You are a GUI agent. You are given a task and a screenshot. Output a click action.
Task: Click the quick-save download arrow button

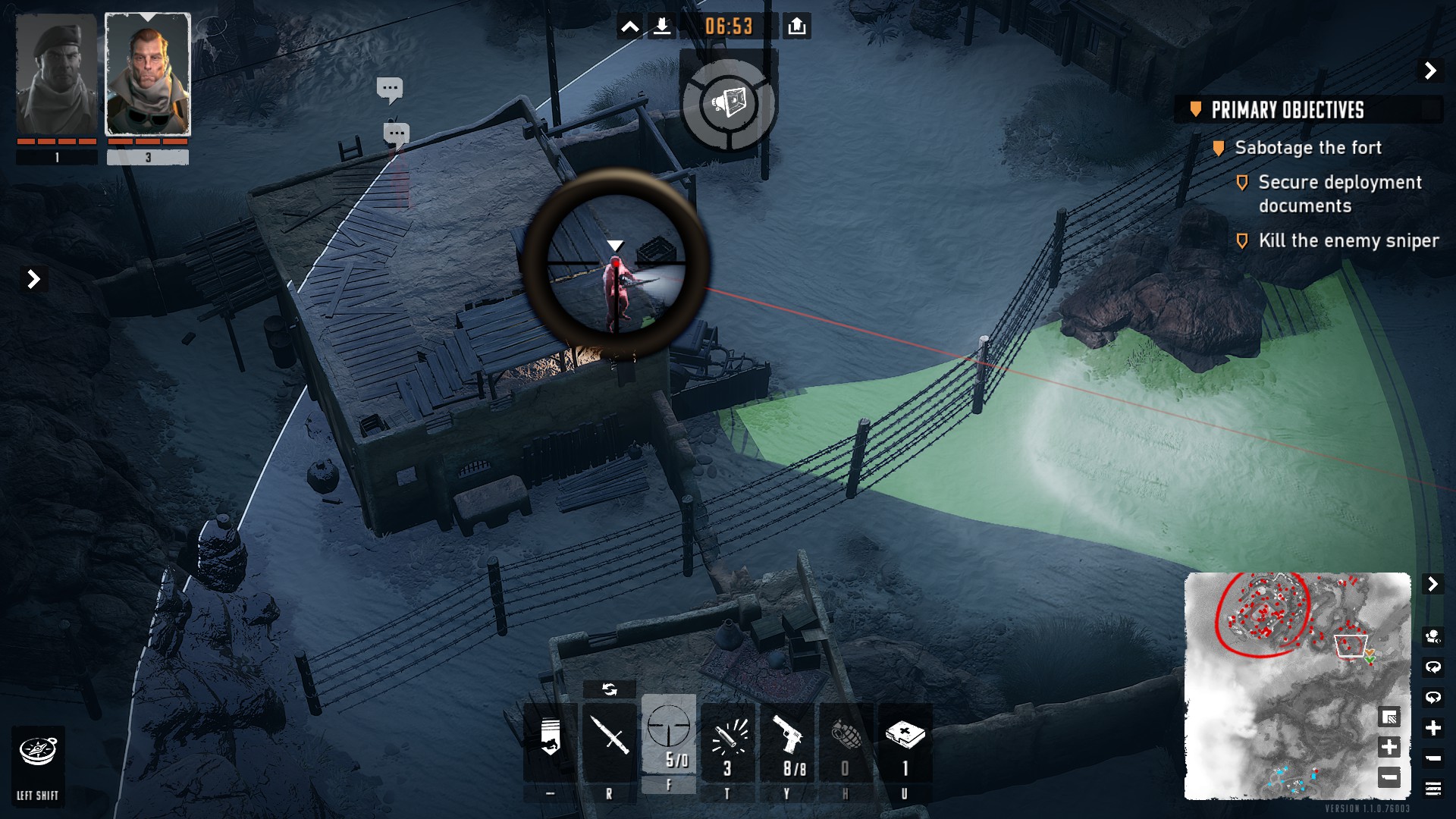click(x=662, y=27)
